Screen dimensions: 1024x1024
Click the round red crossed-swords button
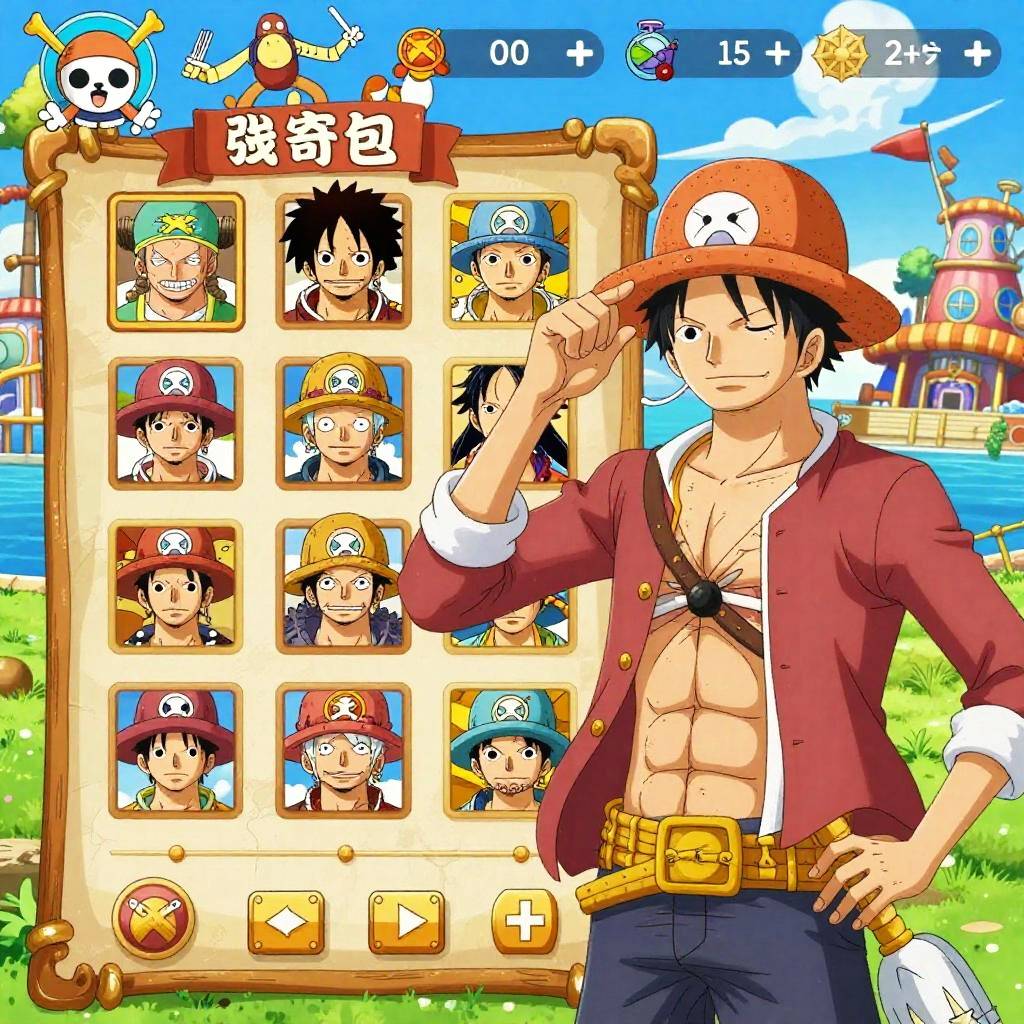pos(153,917)
